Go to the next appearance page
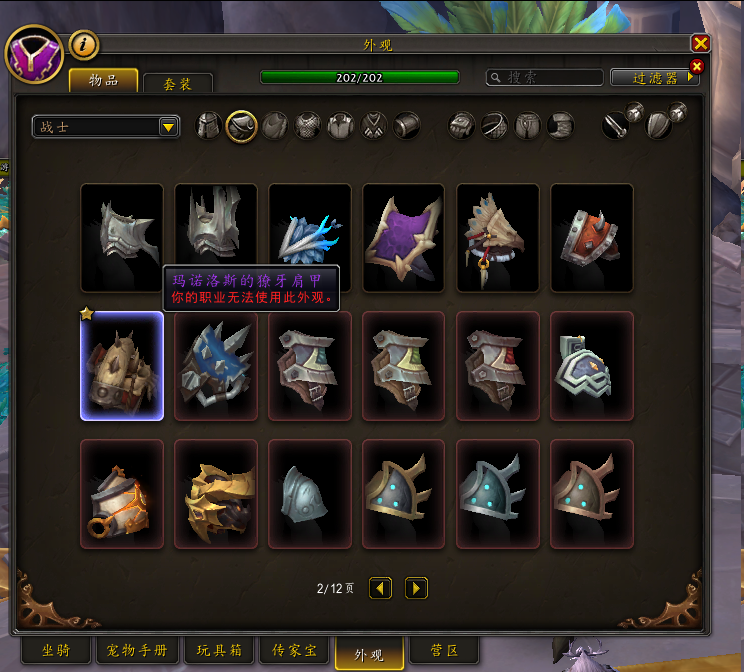744x672 pixels. point(417,588)
